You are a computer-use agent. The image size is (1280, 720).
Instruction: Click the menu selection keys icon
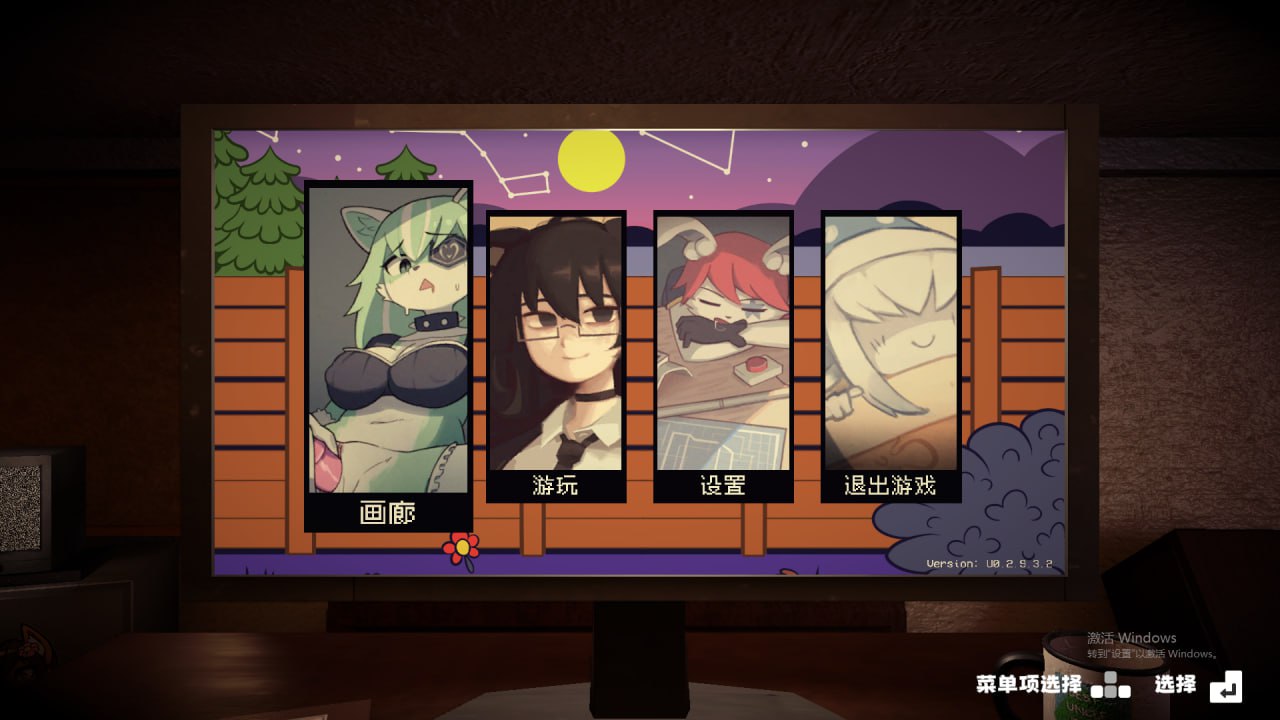point(1110,687)
